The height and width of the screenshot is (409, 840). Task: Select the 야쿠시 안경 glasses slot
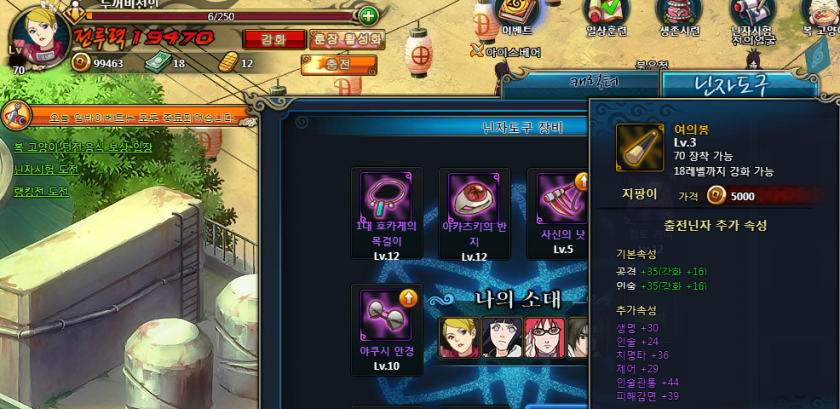pyautogui.click(x=385, y=315)
